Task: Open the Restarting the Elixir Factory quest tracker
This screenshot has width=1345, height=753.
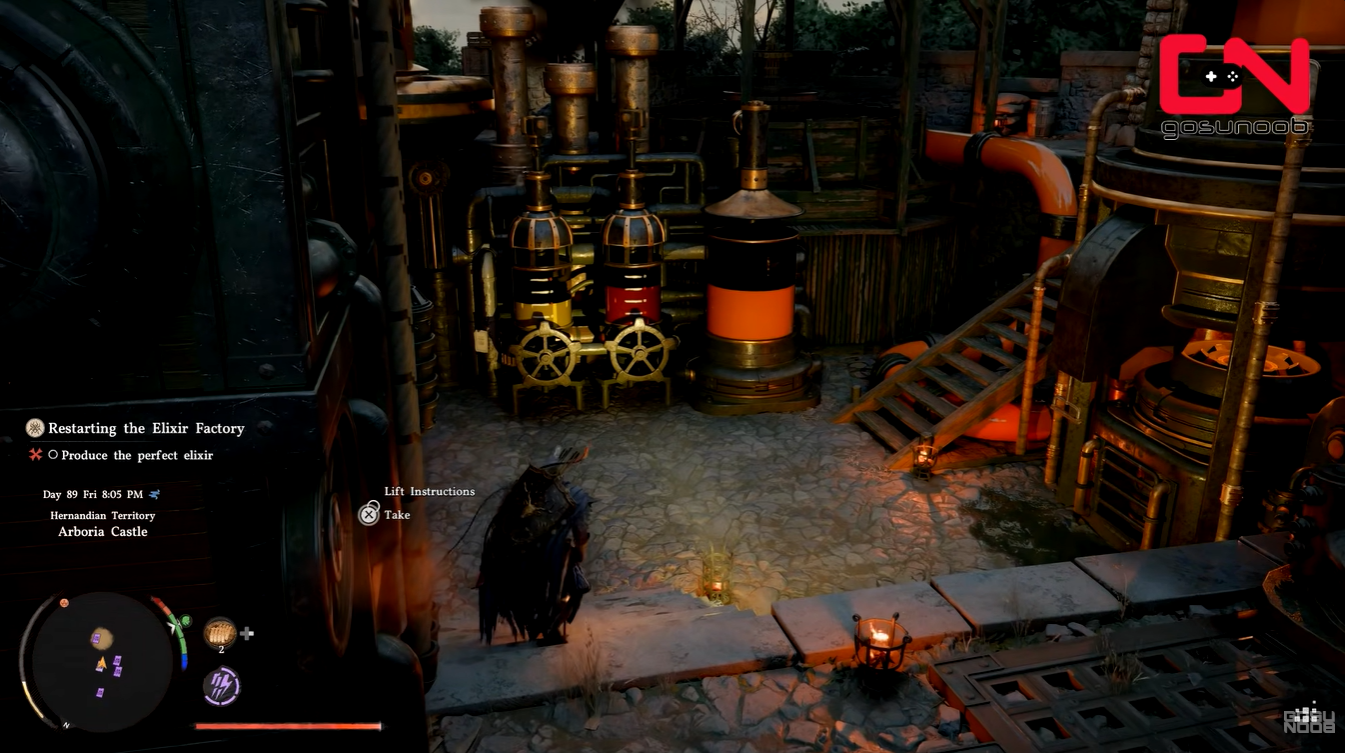Action: (146, 428)
